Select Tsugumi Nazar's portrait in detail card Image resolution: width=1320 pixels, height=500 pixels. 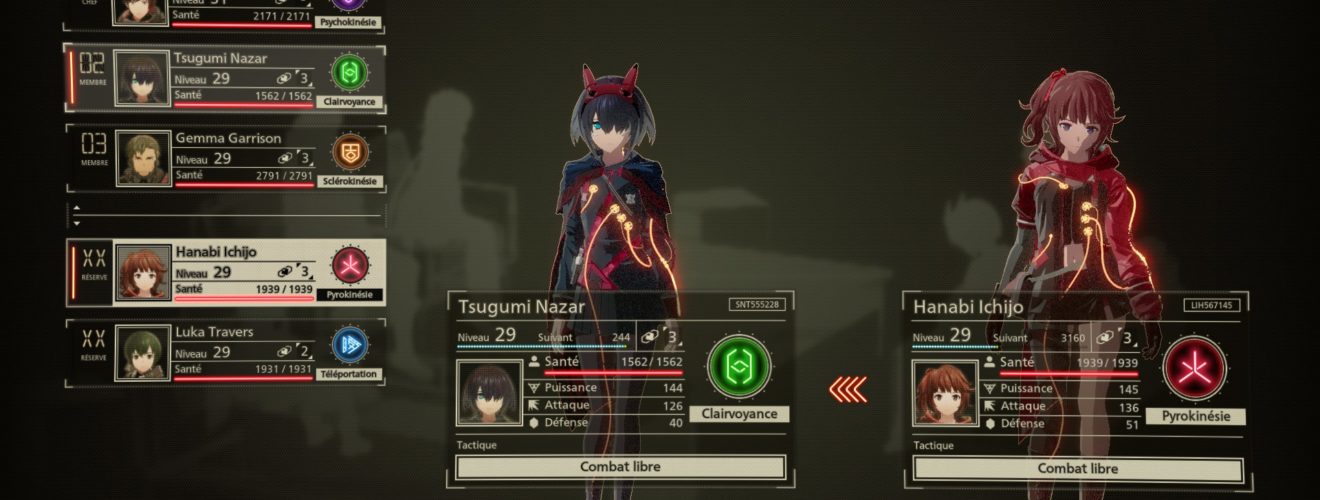489,394
